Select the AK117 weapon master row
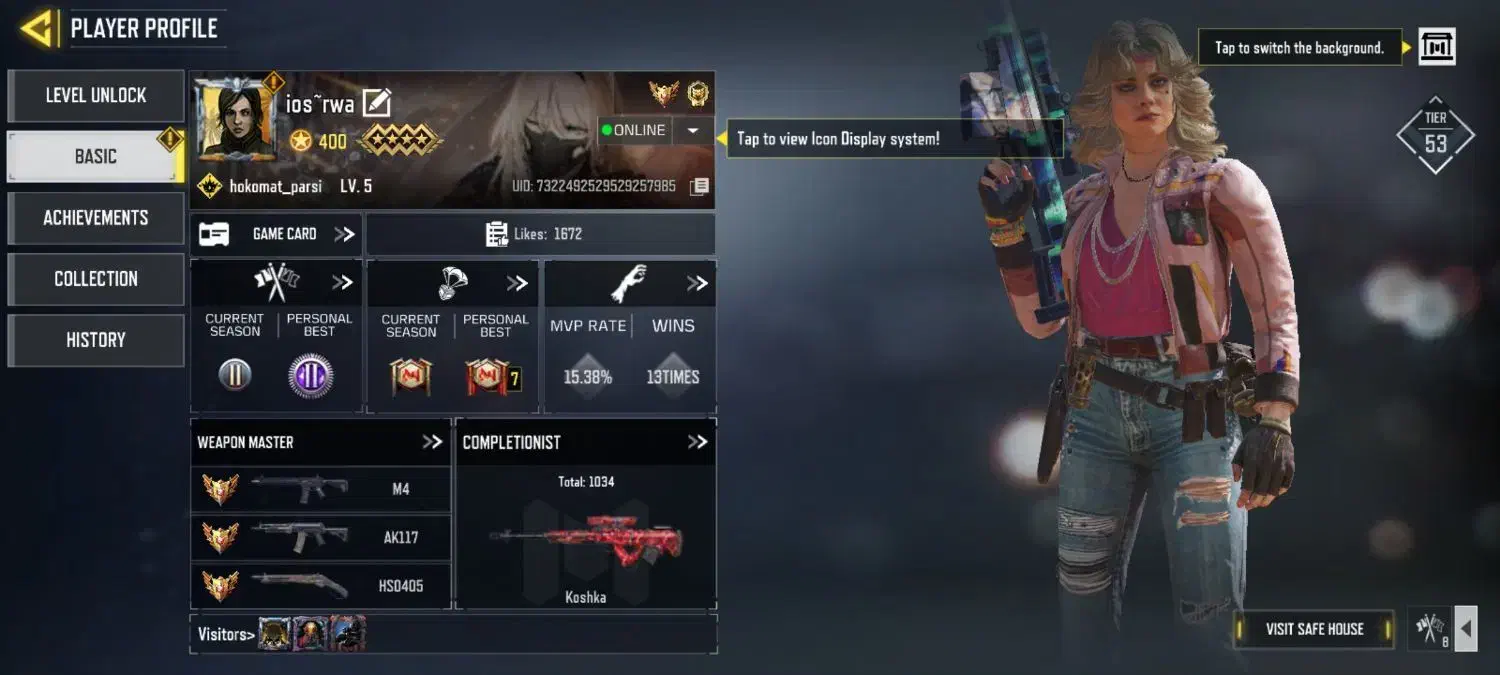This screenshot has height=675, width=1500. [320, 537]
